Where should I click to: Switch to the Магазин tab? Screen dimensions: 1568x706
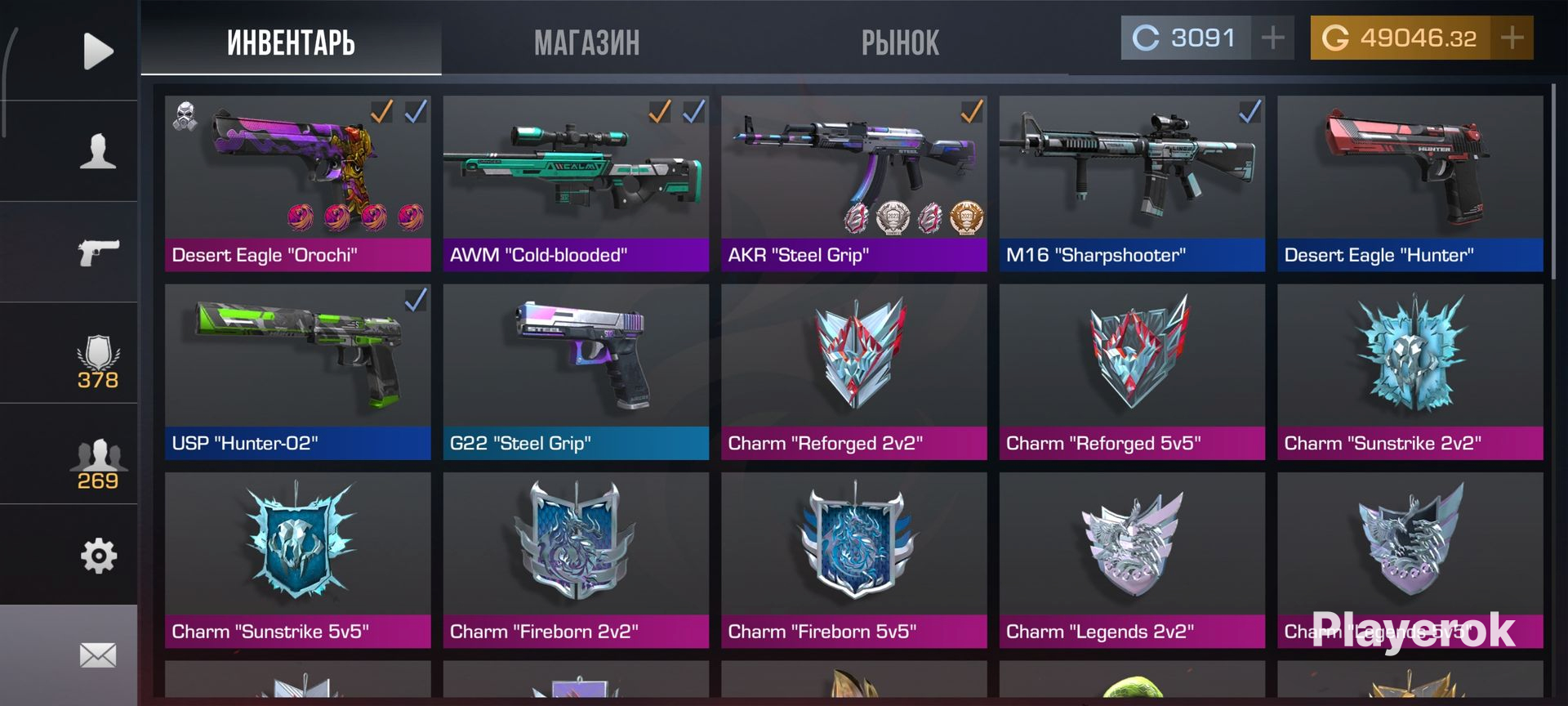586,42
